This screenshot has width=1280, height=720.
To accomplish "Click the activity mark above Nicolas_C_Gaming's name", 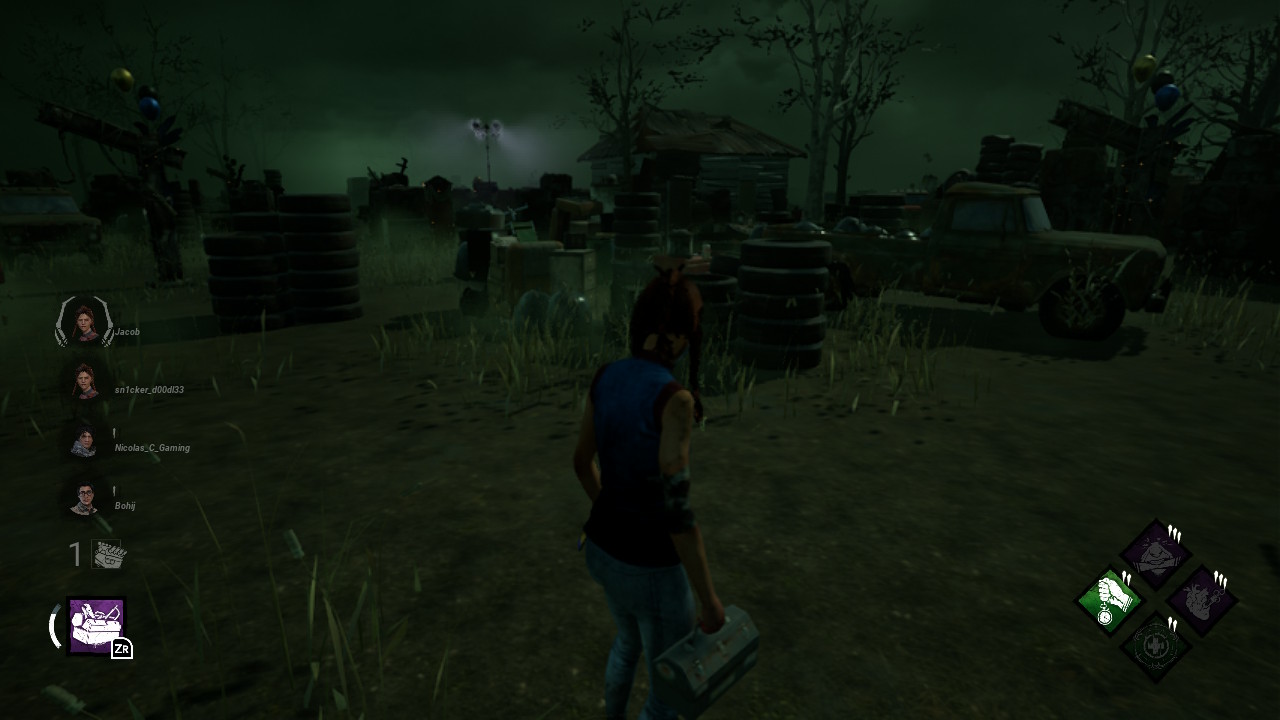I will click(114, 430).
